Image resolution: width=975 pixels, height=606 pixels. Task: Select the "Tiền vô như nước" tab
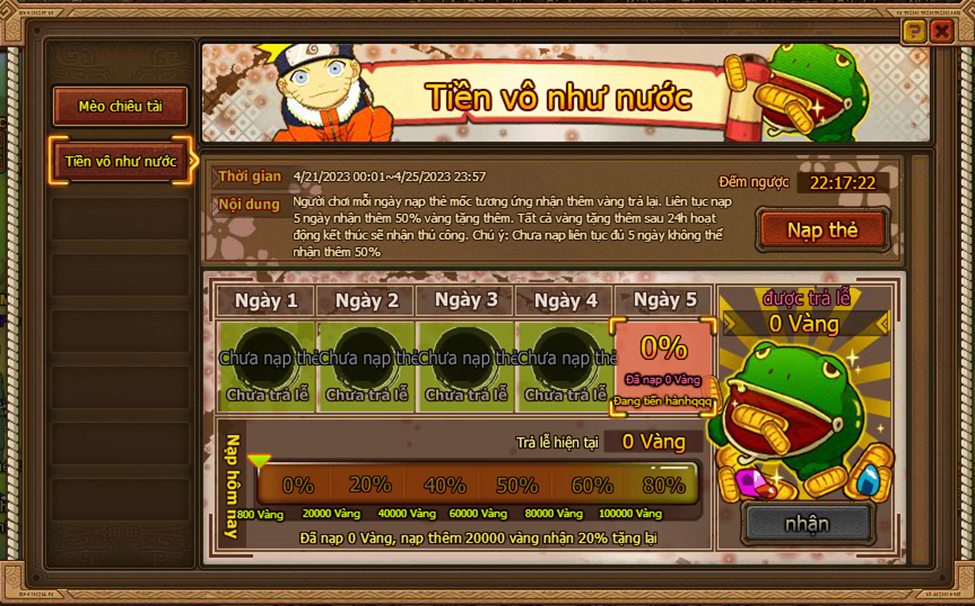pos(120,161)
